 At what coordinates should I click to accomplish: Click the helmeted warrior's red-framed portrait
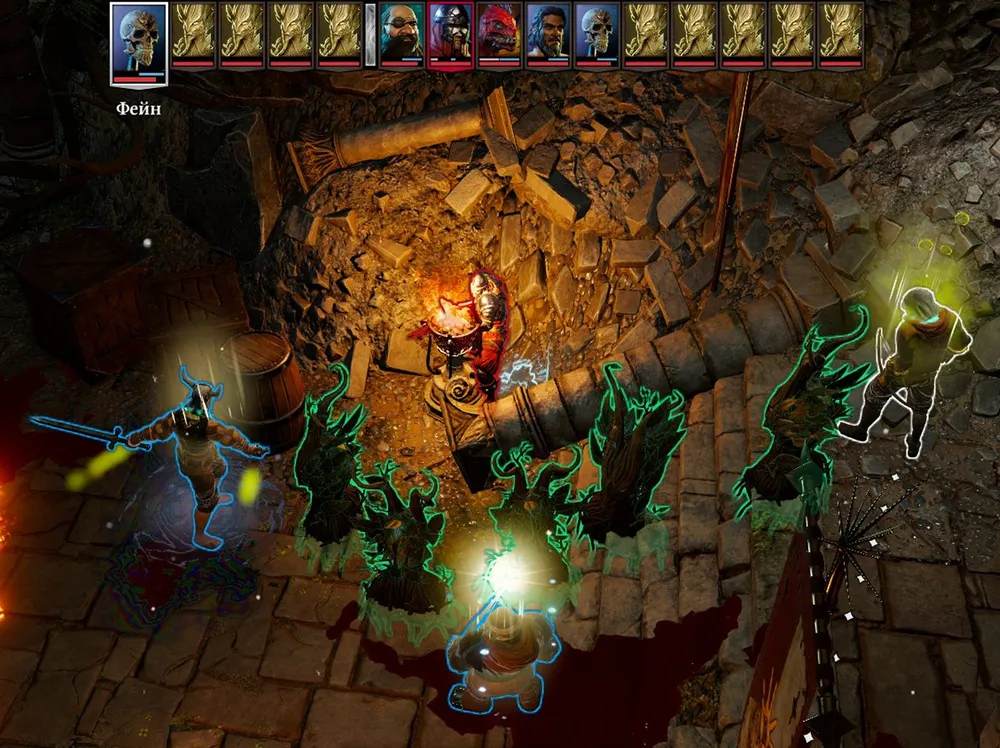(451, 33)
